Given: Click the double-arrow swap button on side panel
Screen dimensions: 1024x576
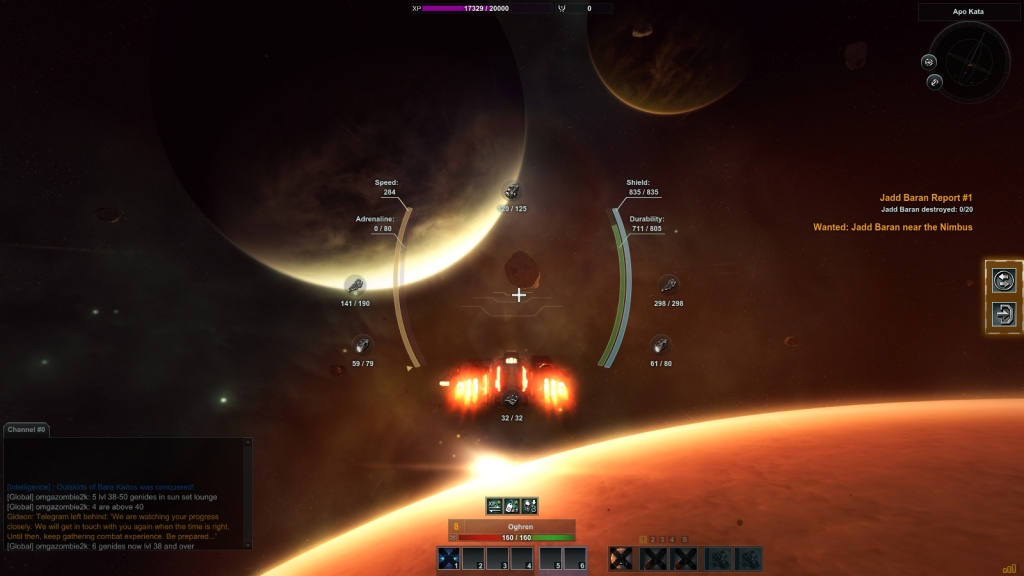Looking at the screenshot, I should point(1004,281).
